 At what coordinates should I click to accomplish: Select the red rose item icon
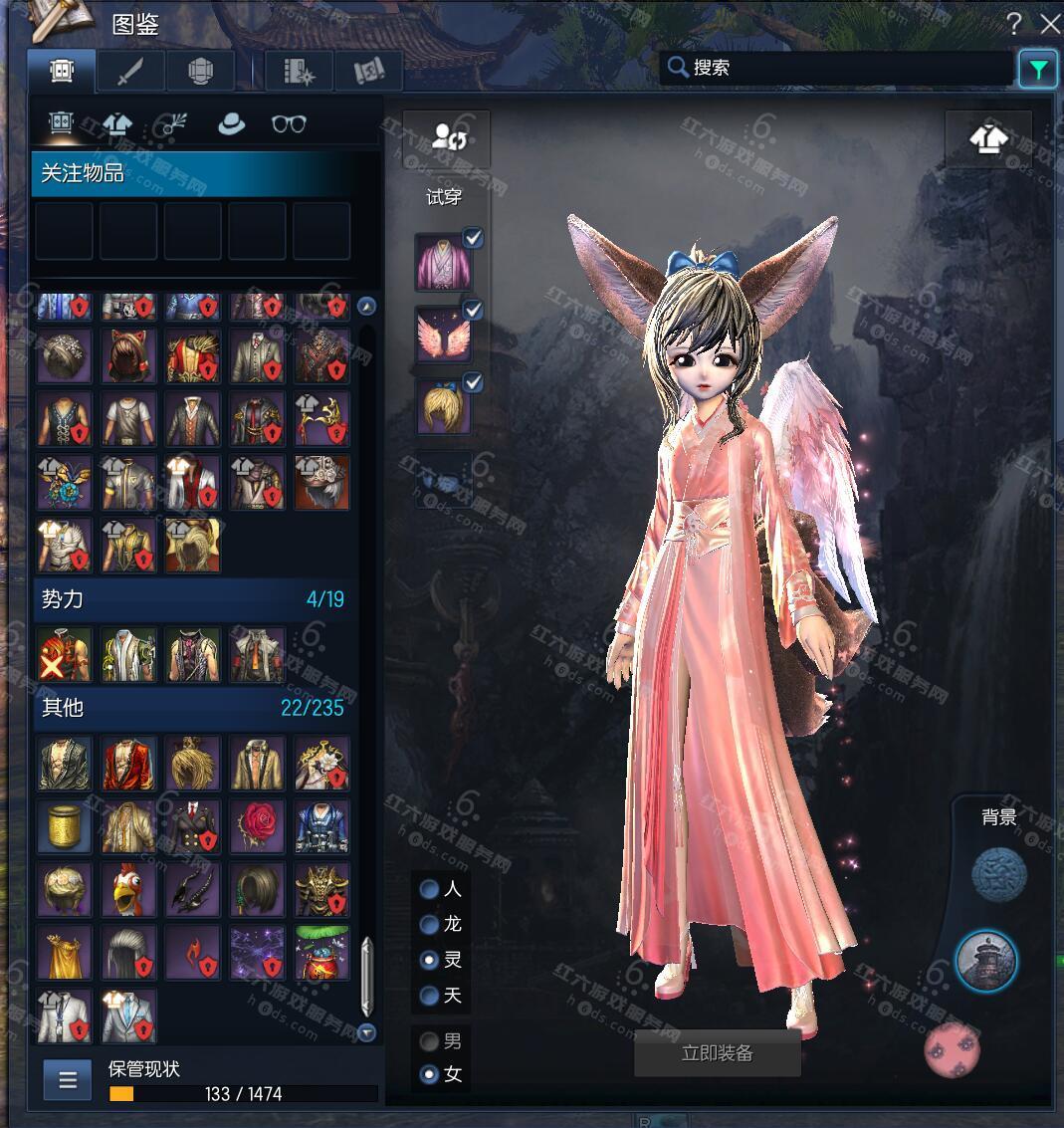point(257,826)
